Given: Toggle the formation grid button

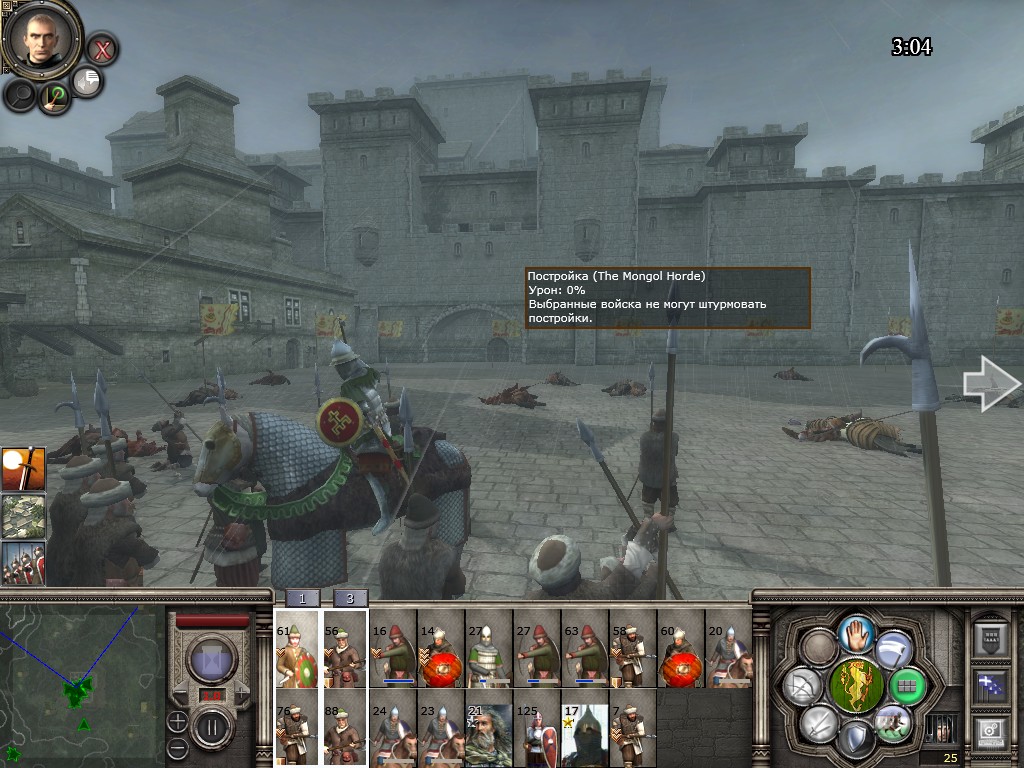Looking at the screenshot, I should point(909,686).
